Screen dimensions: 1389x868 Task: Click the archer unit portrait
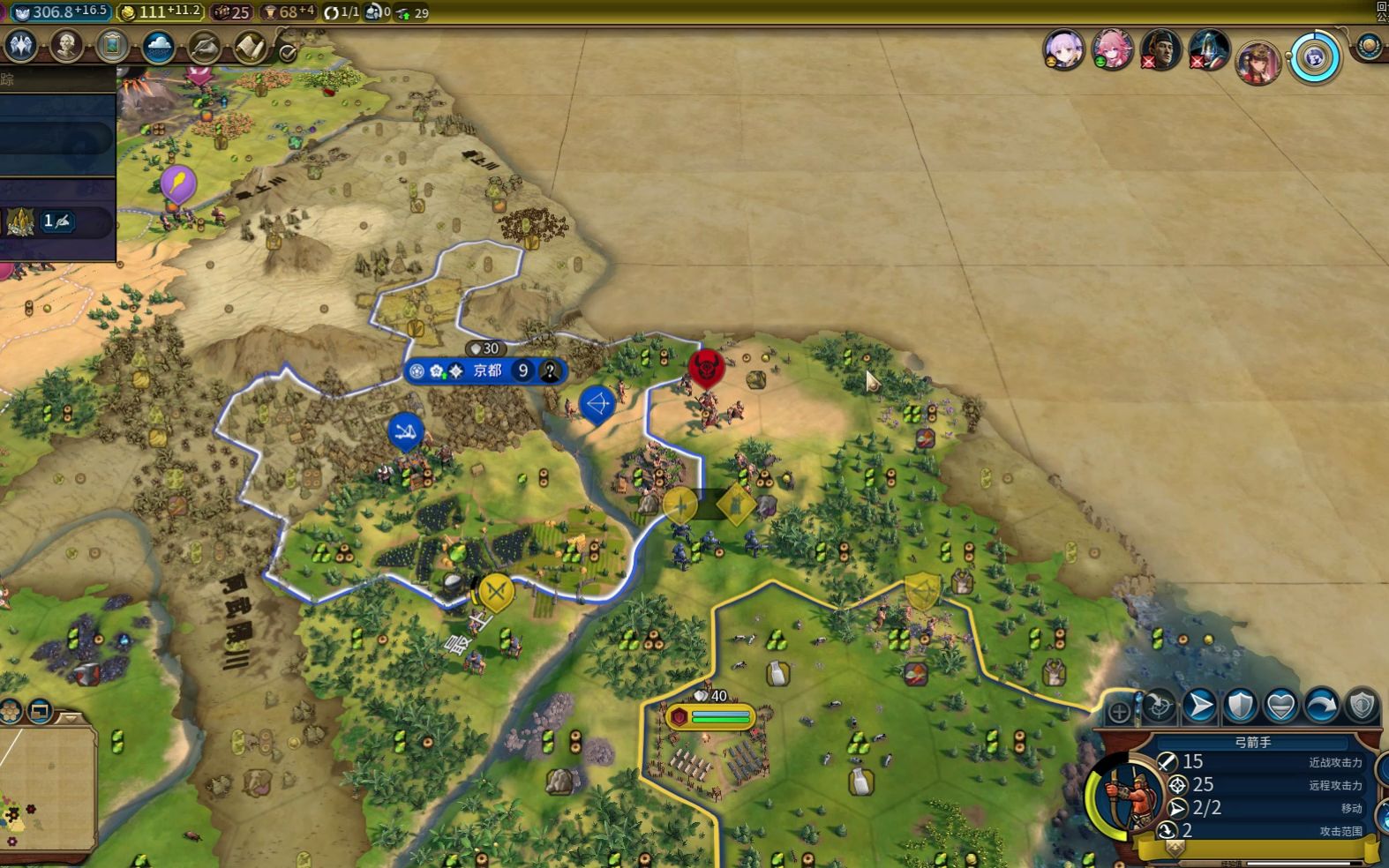1128,794
